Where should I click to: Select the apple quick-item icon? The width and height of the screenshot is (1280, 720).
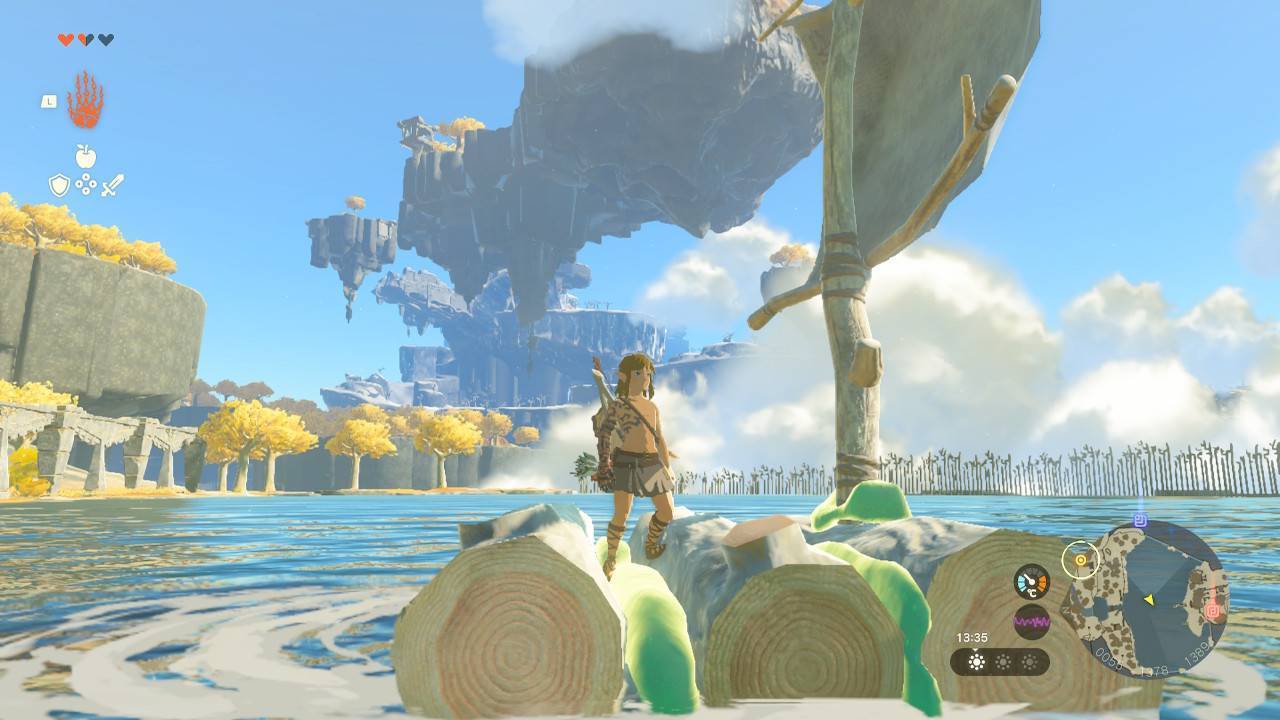tap(86, 156)
